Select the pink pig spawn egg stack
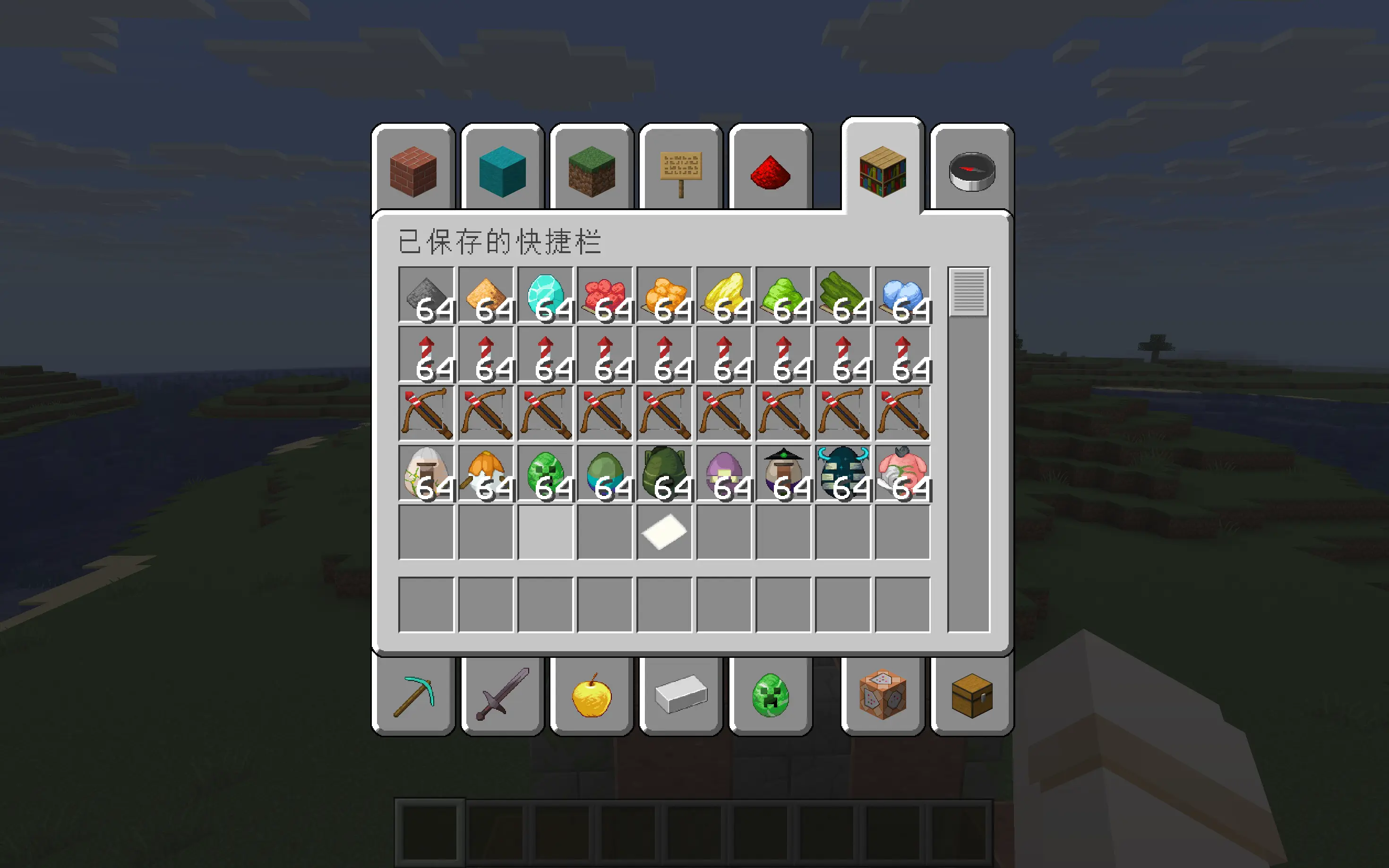This screenshot has width=1389, height=868. (x=903, y=474)
